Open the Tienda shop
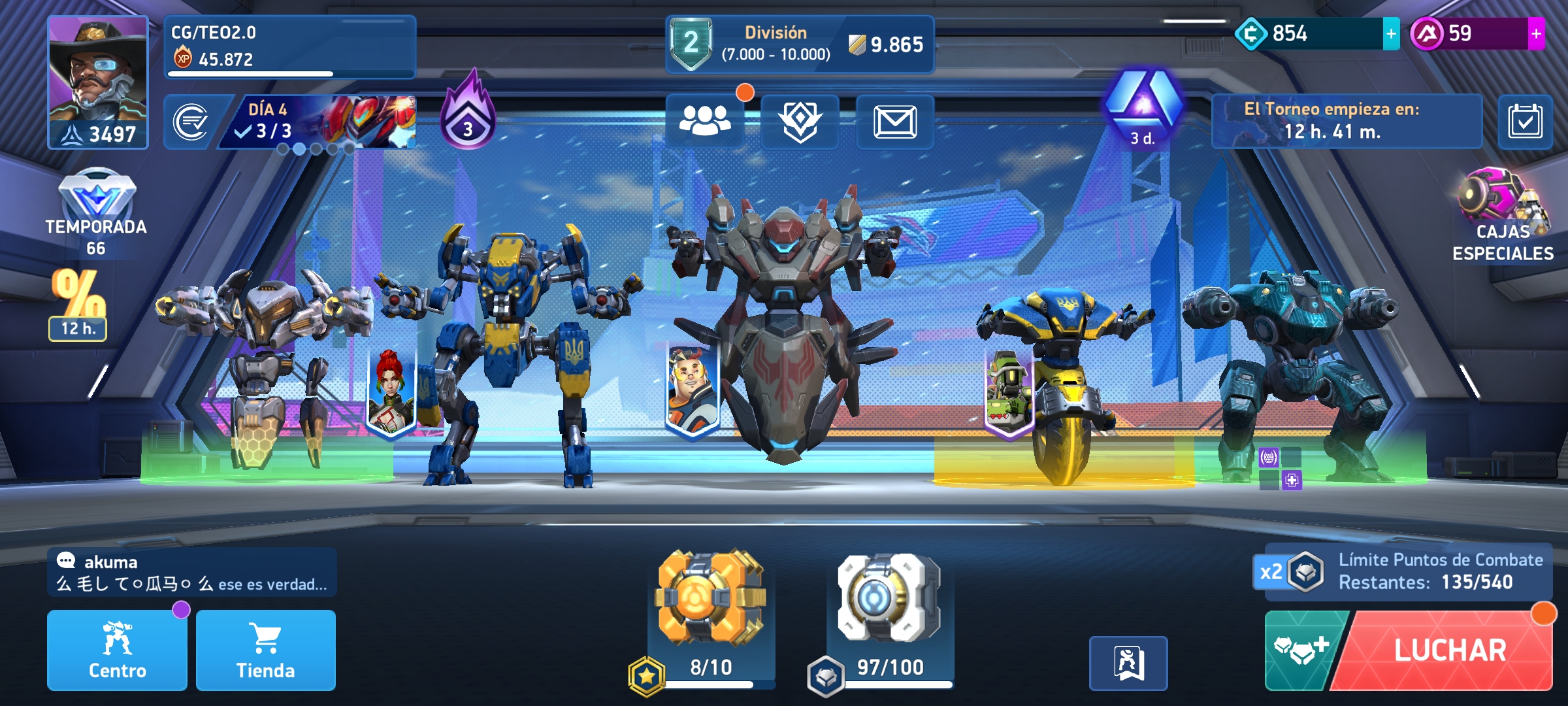Viewport: 1568px width, 706px height. coord(265,650)
